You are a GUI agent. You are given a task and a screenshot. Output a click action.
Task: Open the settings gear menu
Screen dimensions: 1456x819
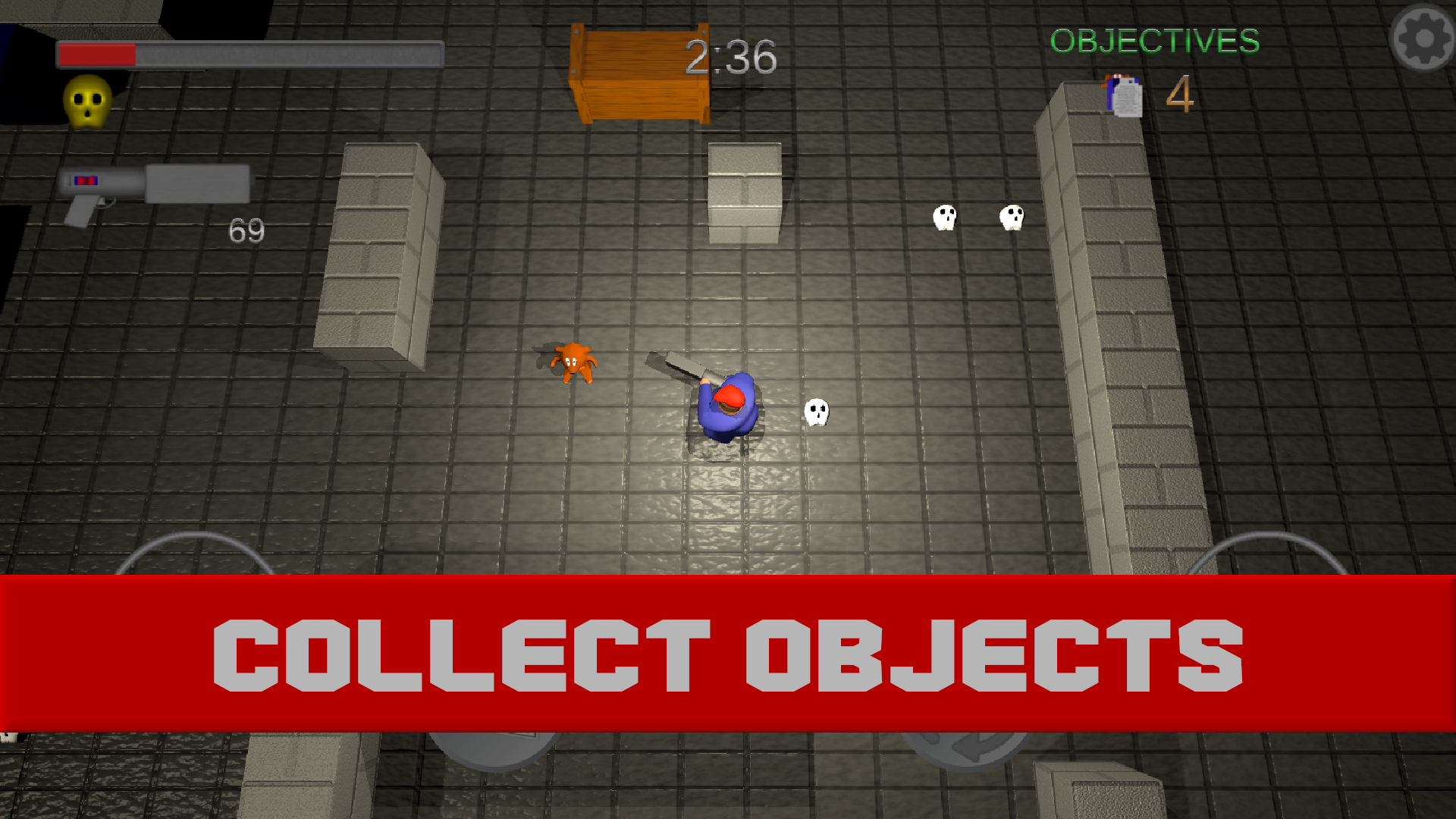click(x=1423, y=39)
